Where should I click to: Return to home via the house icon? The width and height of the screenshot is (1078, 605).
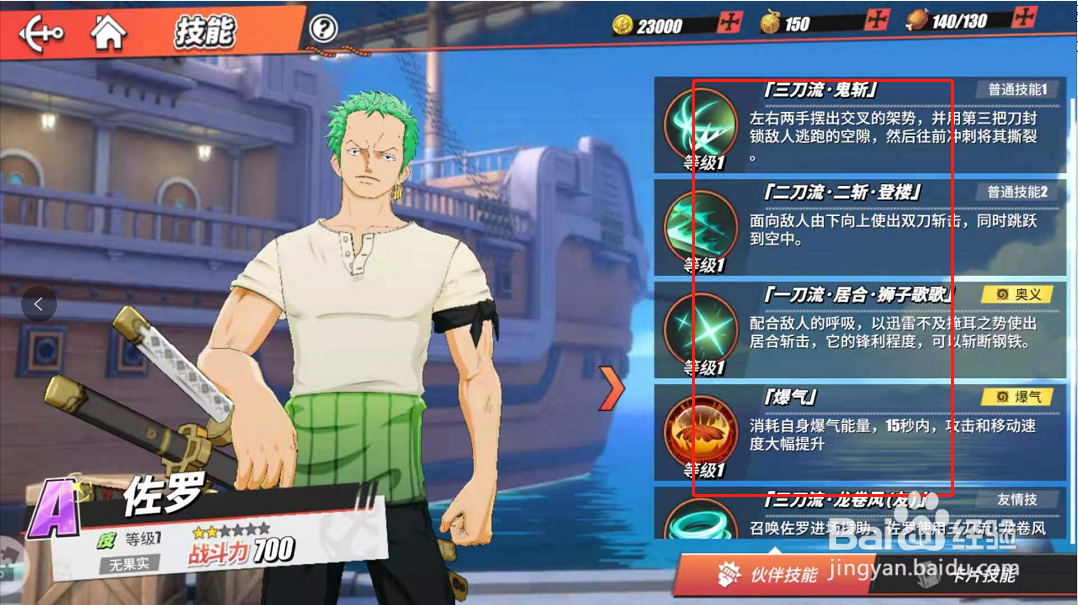click(108, 32)
